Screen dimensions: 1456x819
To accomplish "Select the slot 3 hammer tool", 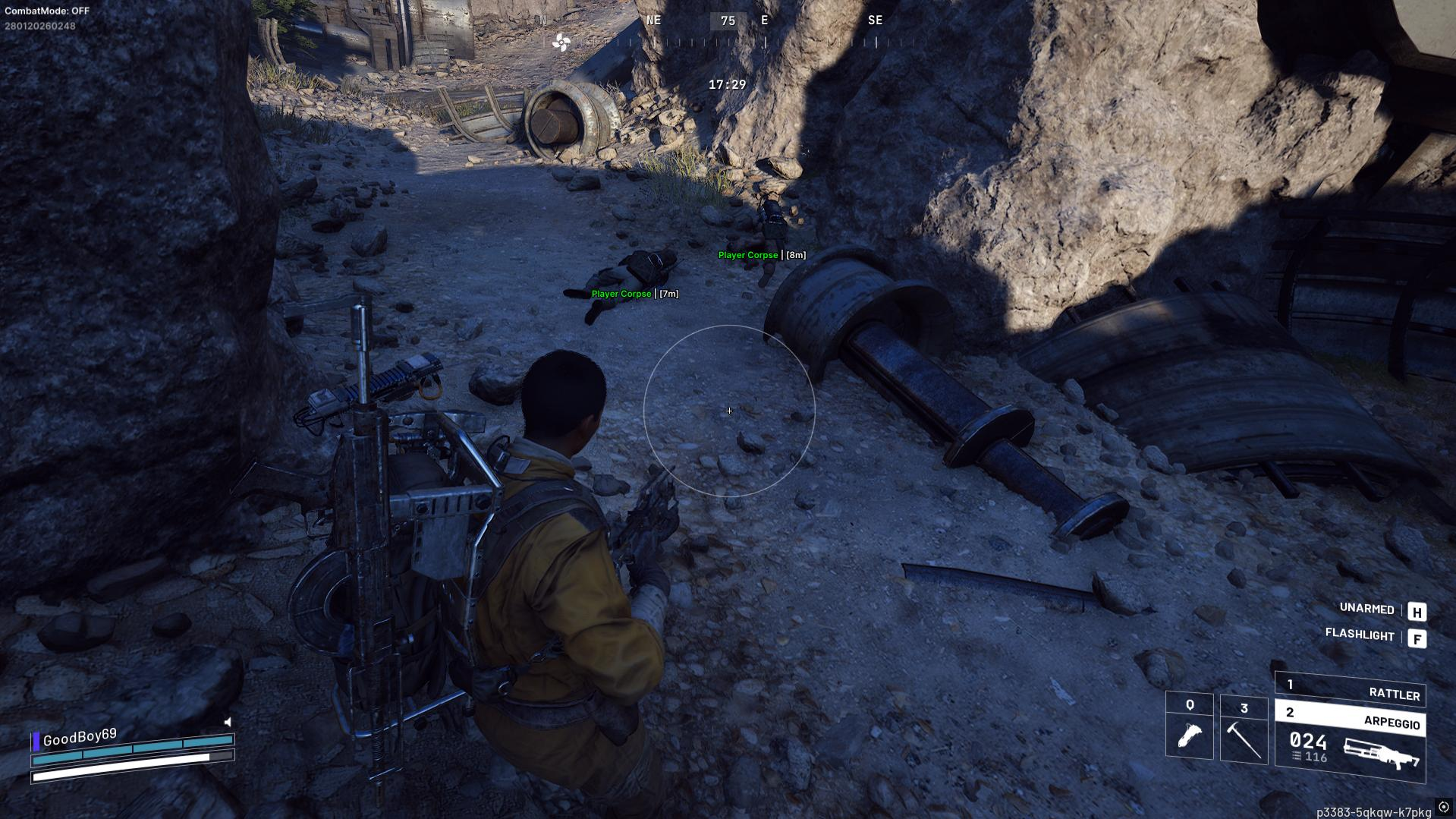I will pos(1244,729).
